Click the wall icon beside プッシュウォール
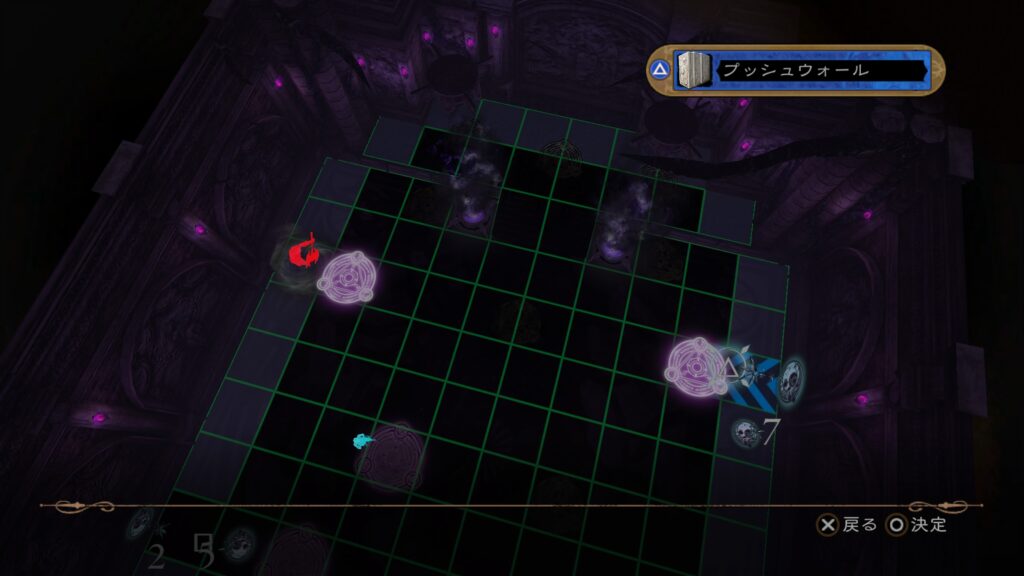This screenshot has width=1024, height=576. coord(696,71)
